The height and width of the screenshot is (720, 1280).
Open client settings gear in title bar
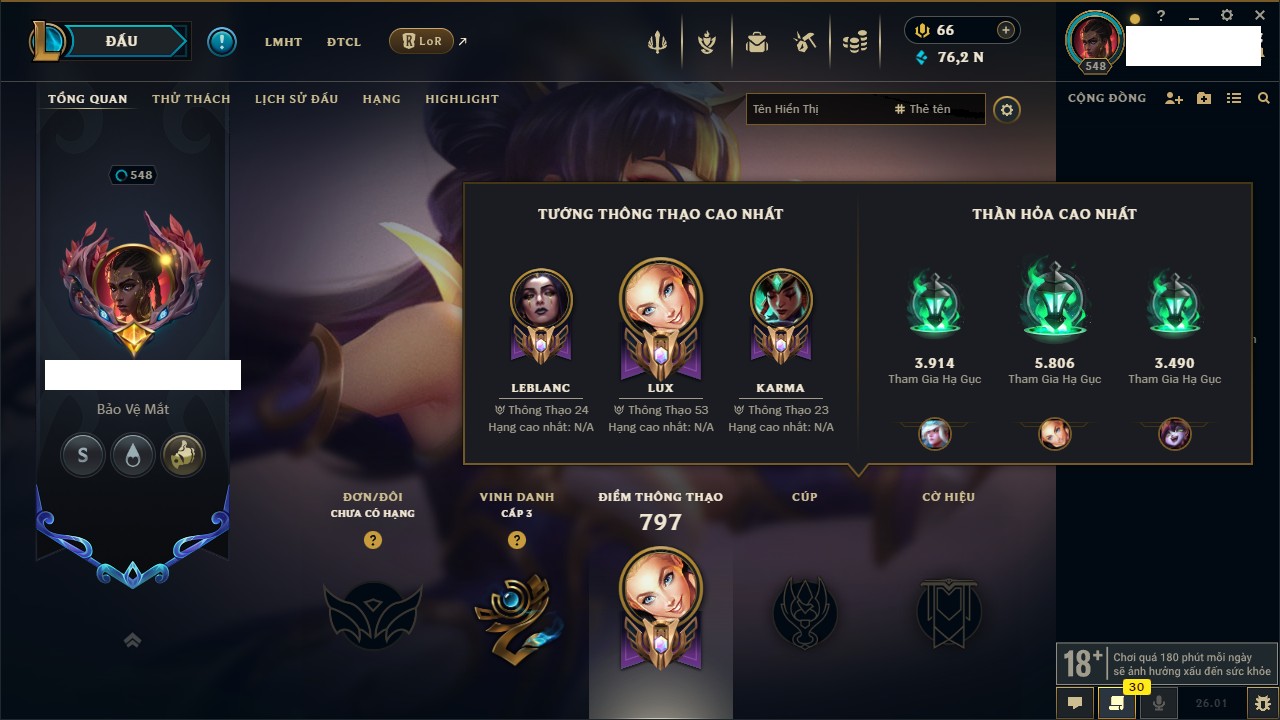(x=1227, y=15)
